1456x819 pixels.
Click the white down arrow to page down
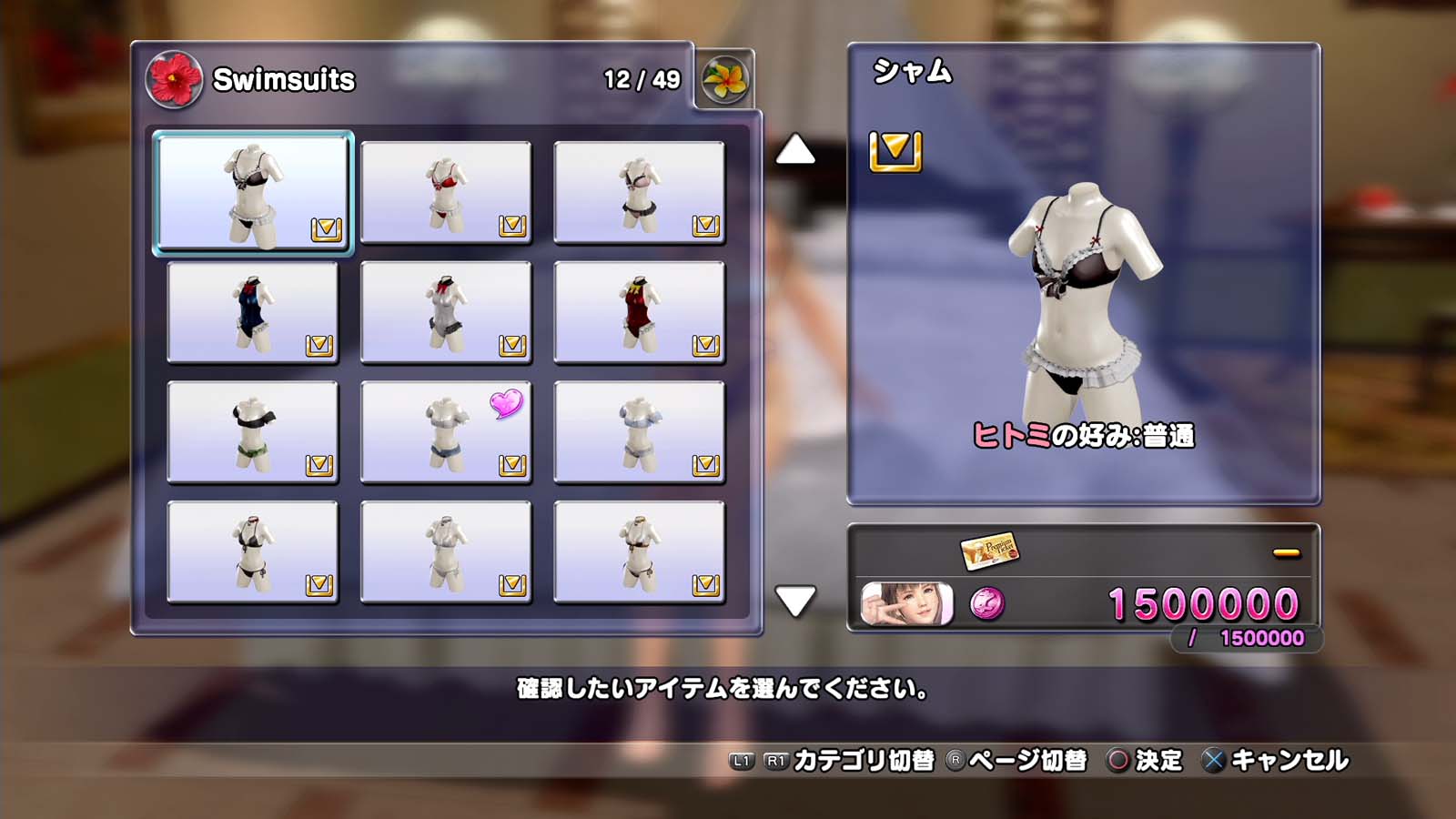(x=795, y=601)
